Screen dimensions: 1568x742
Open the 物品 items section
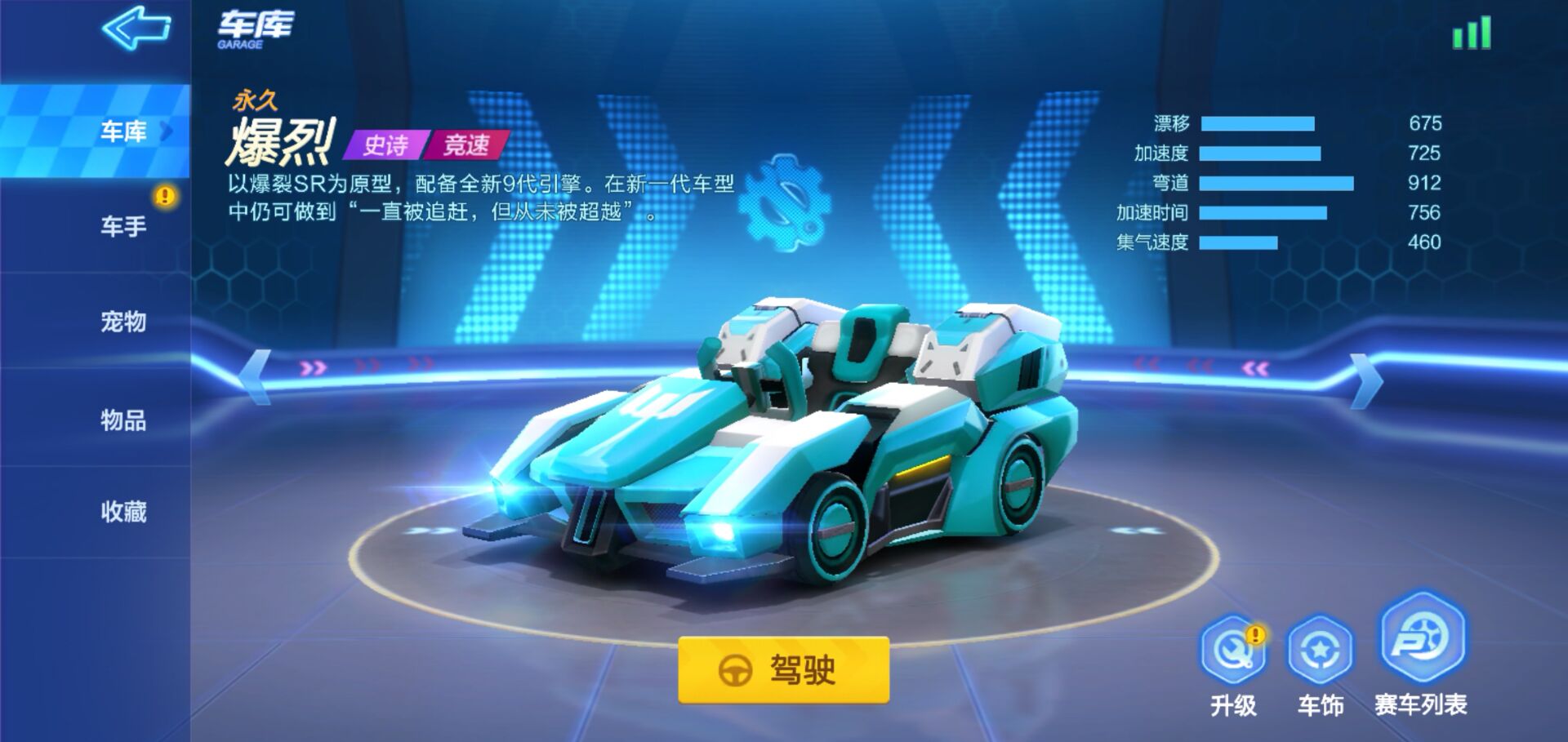tap(122, 419)
